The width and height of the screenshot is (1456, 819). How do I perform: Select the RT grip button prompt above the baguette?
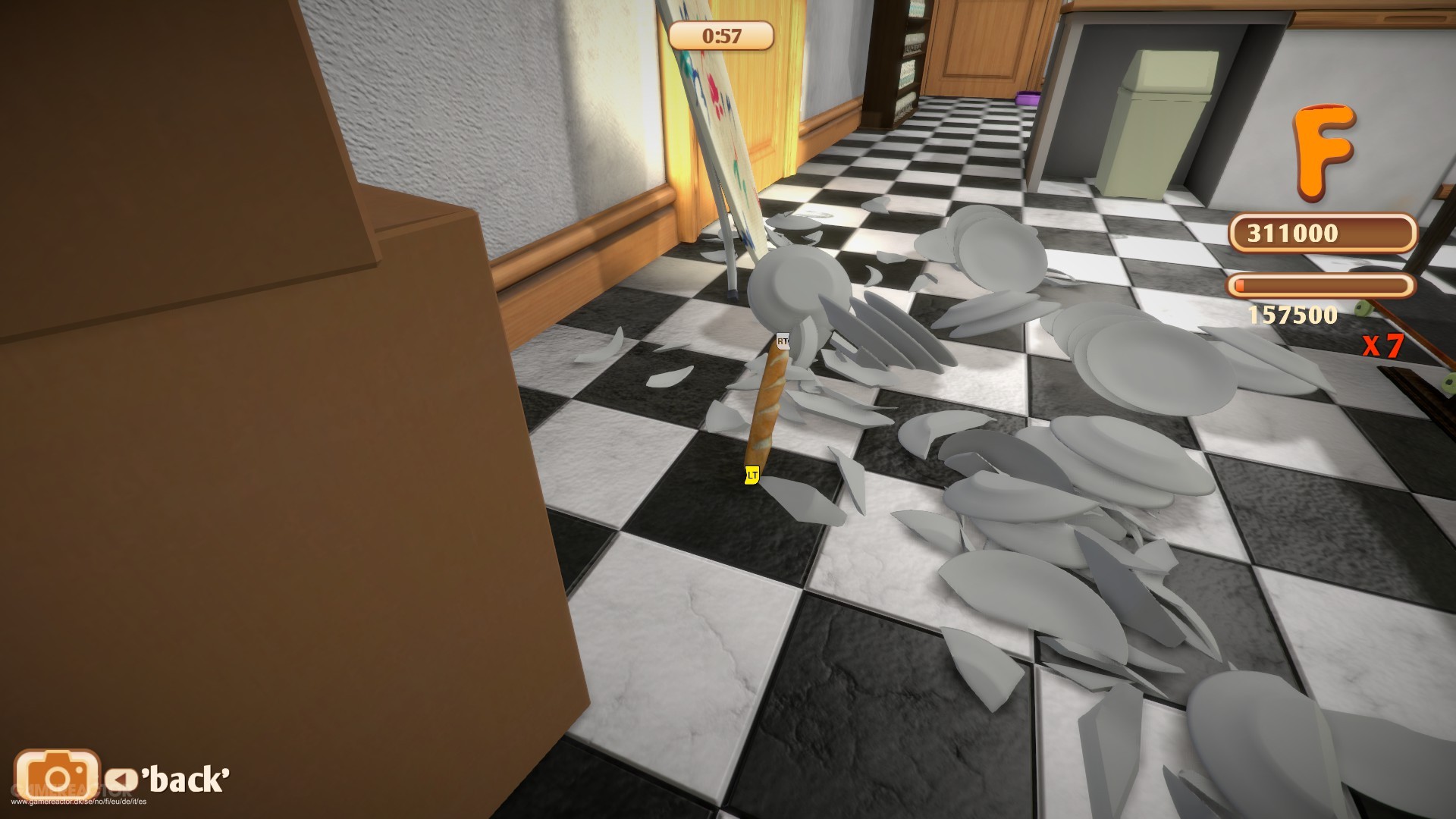(x=783, y=342)
